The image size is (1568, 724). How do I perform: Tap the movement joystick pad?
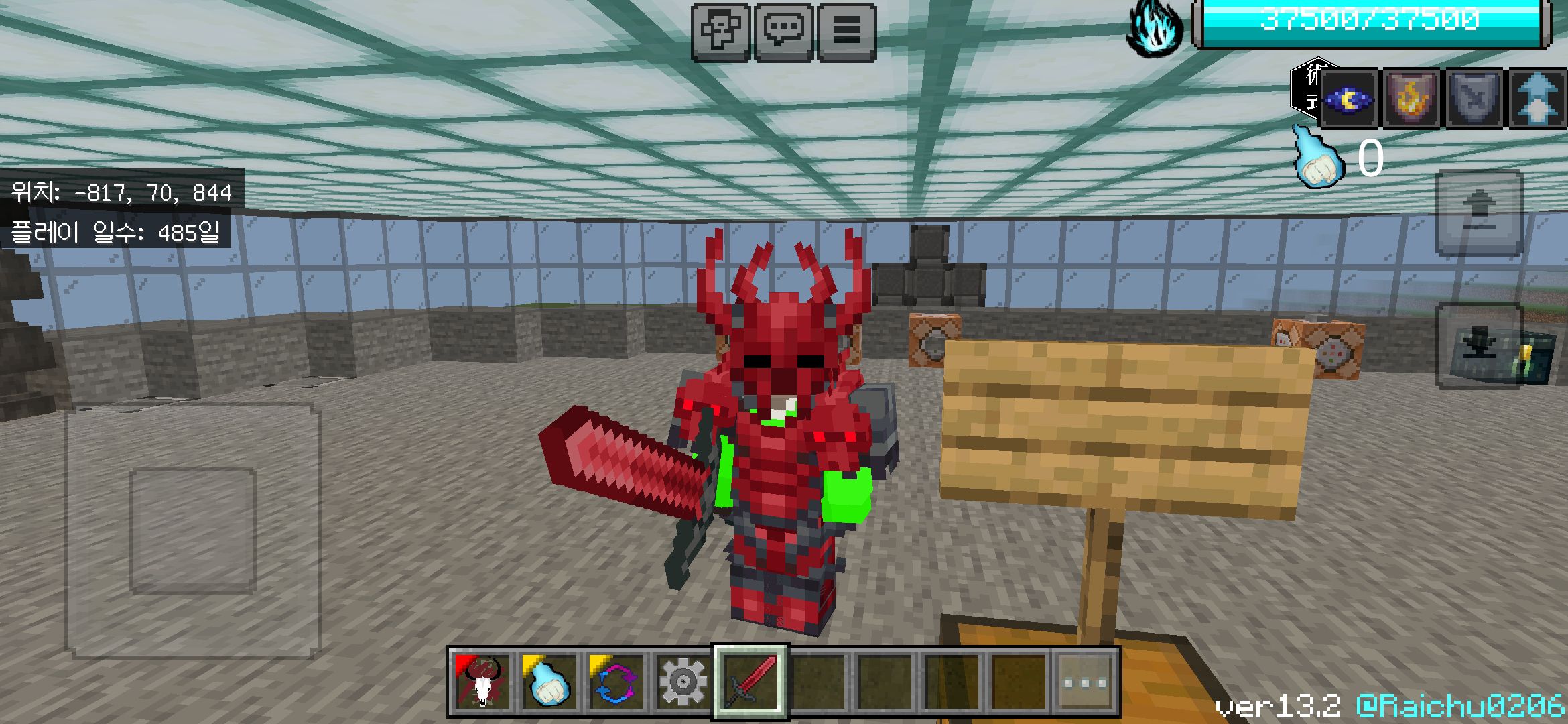click(x=193, y=531)
